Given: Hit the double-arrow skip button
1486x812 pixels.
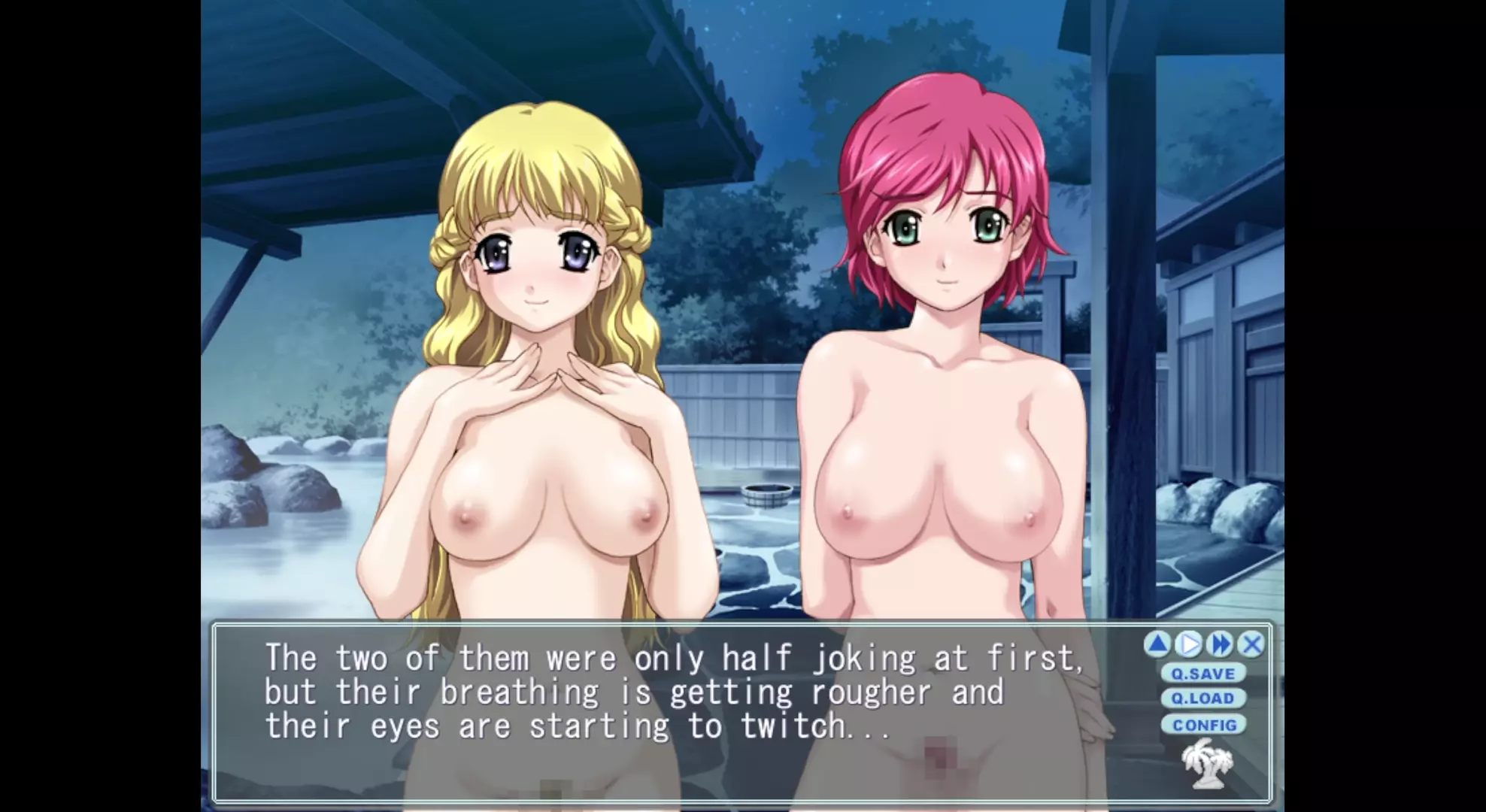Looking at the screenshot, I should tap(1220, 644).
